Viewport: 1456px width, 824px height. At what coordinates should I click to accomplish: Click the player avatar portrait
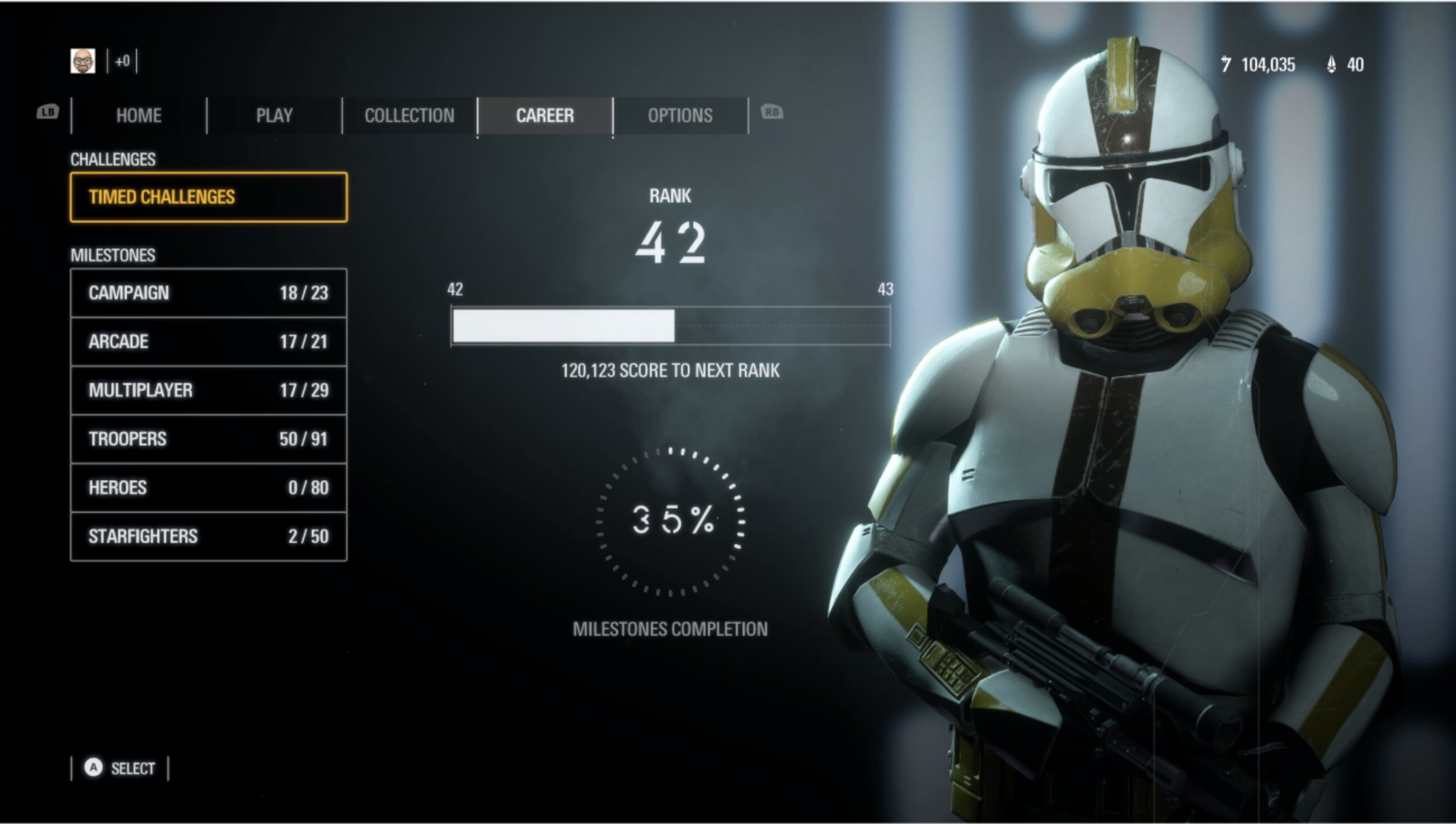(x=83, y=61)
